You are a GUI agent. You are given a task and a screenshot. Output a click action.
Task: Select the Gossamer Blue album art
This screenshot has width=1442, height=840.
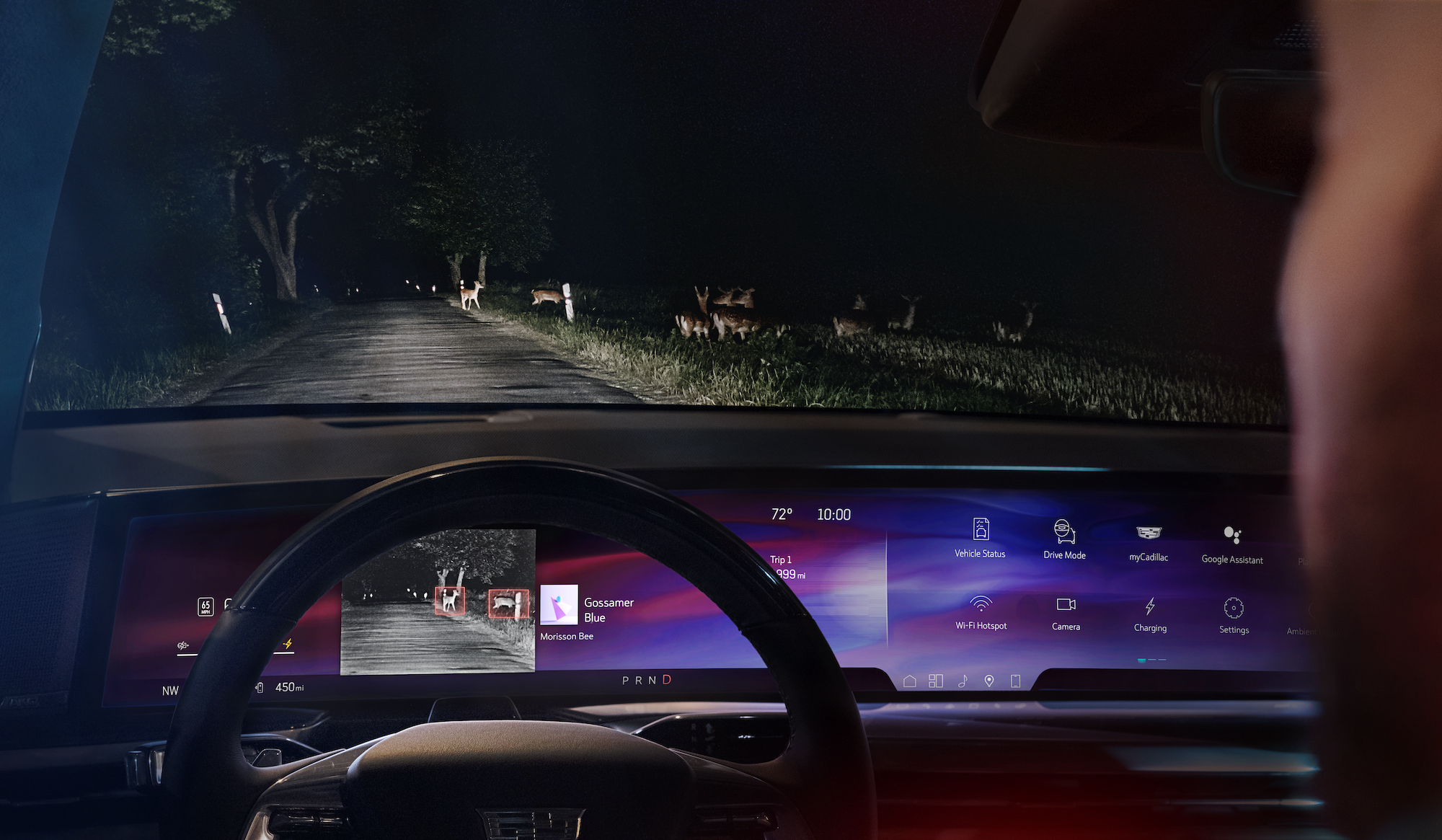559,604
